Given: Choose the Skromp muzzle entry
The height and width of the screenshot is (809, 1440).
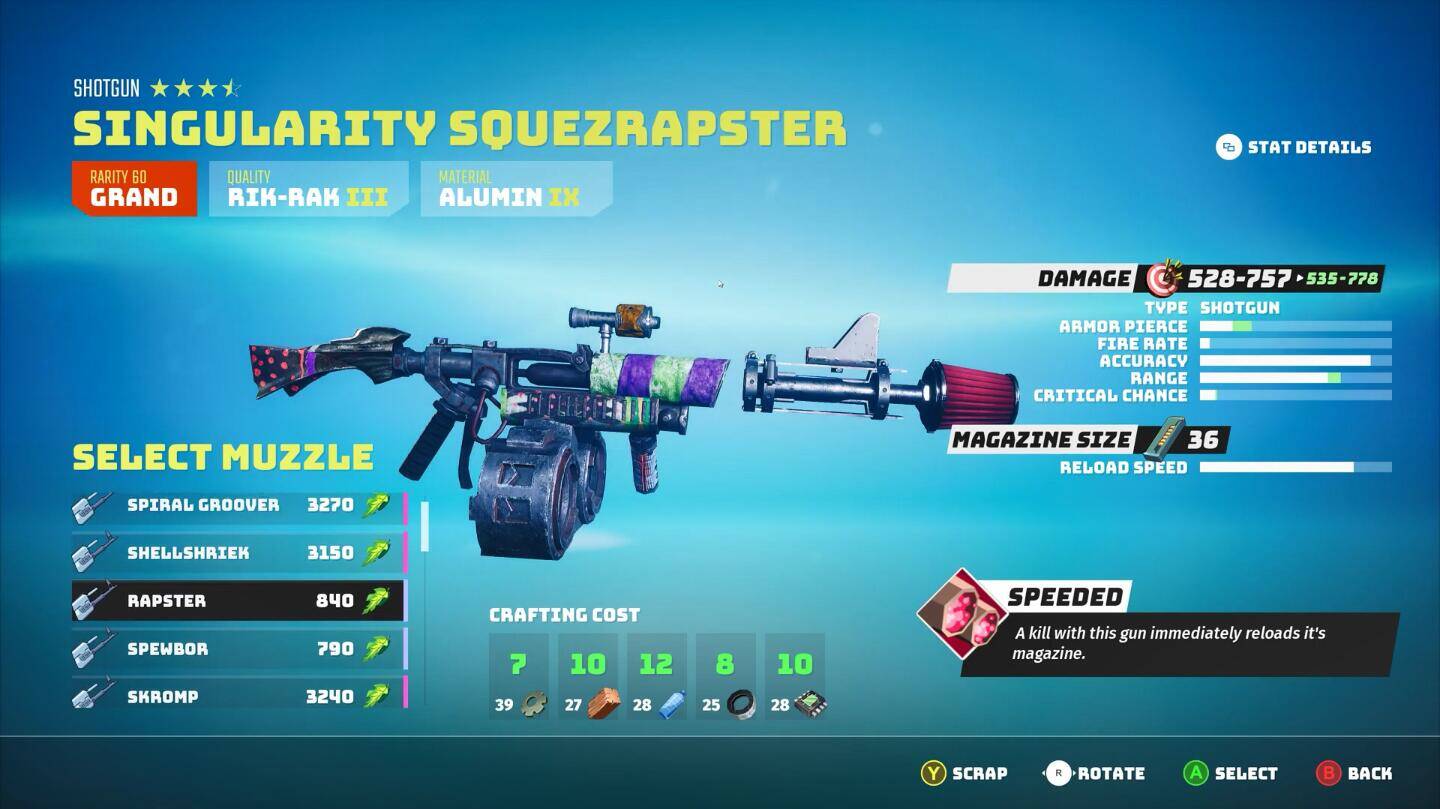Looking at the screenshot, I should (238, 697).
